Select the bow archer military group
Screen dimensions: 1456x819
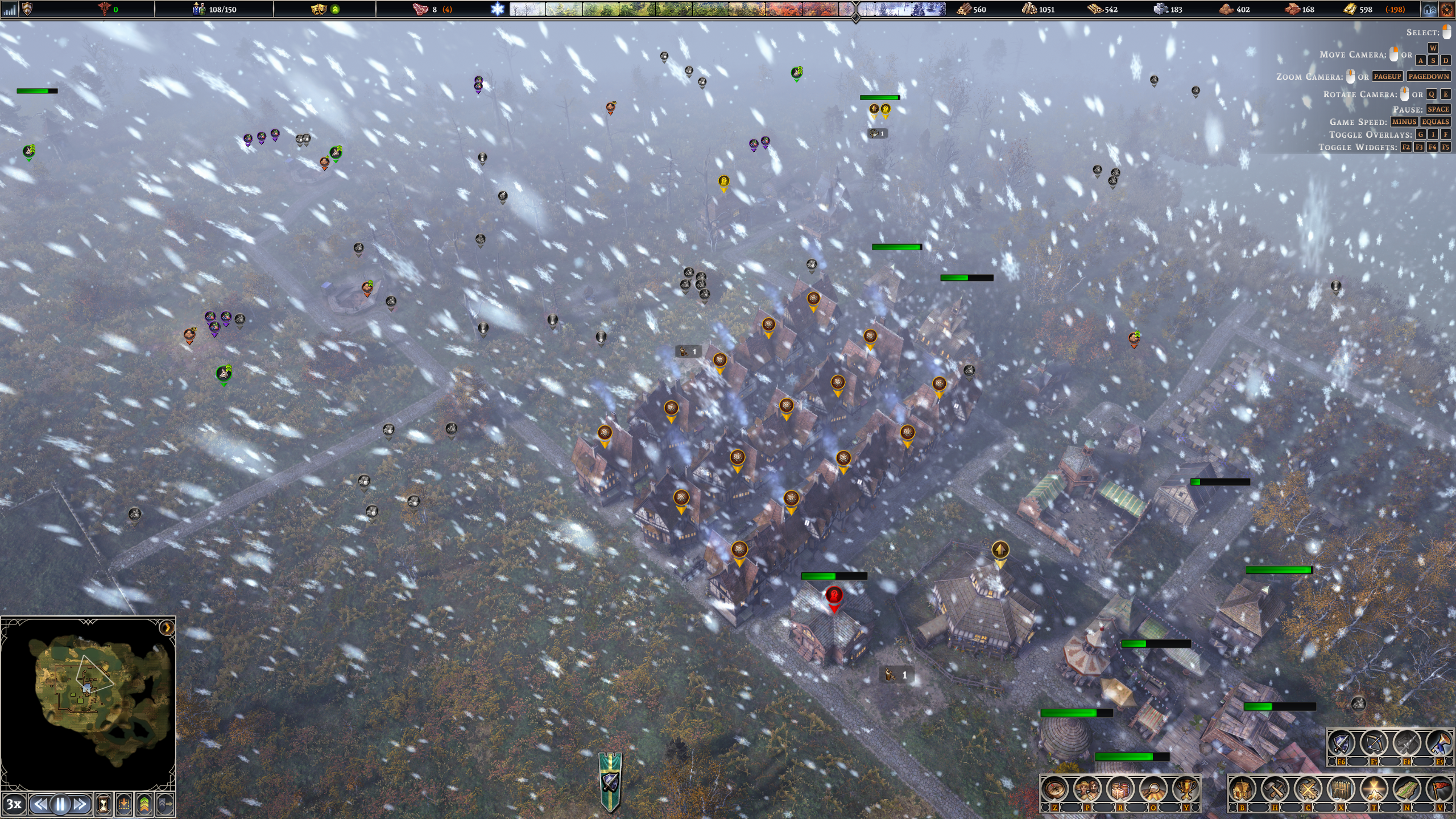[x=1374, y=742]
